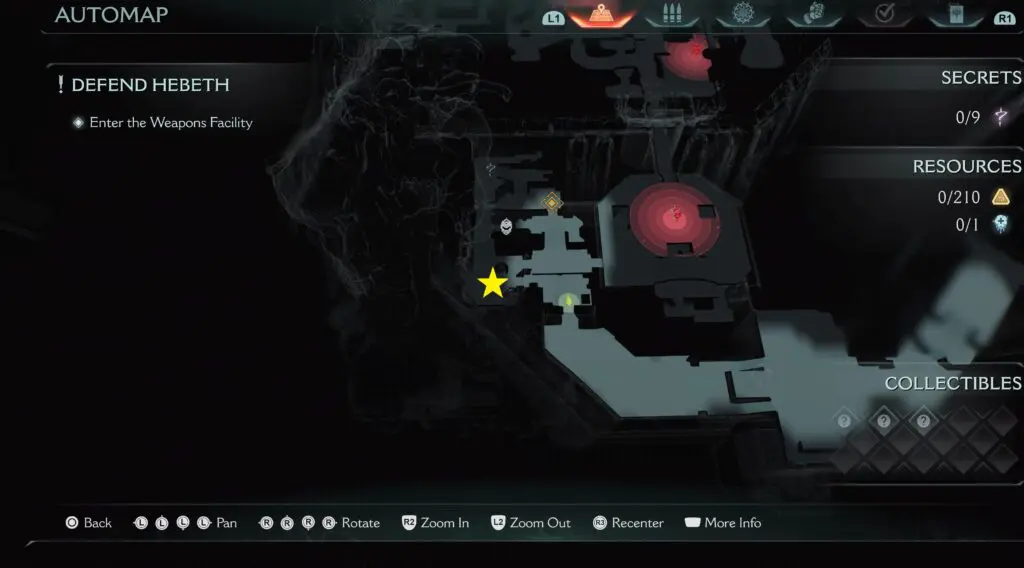
Task: Recenter the automap view
Action: click(629, 523)
